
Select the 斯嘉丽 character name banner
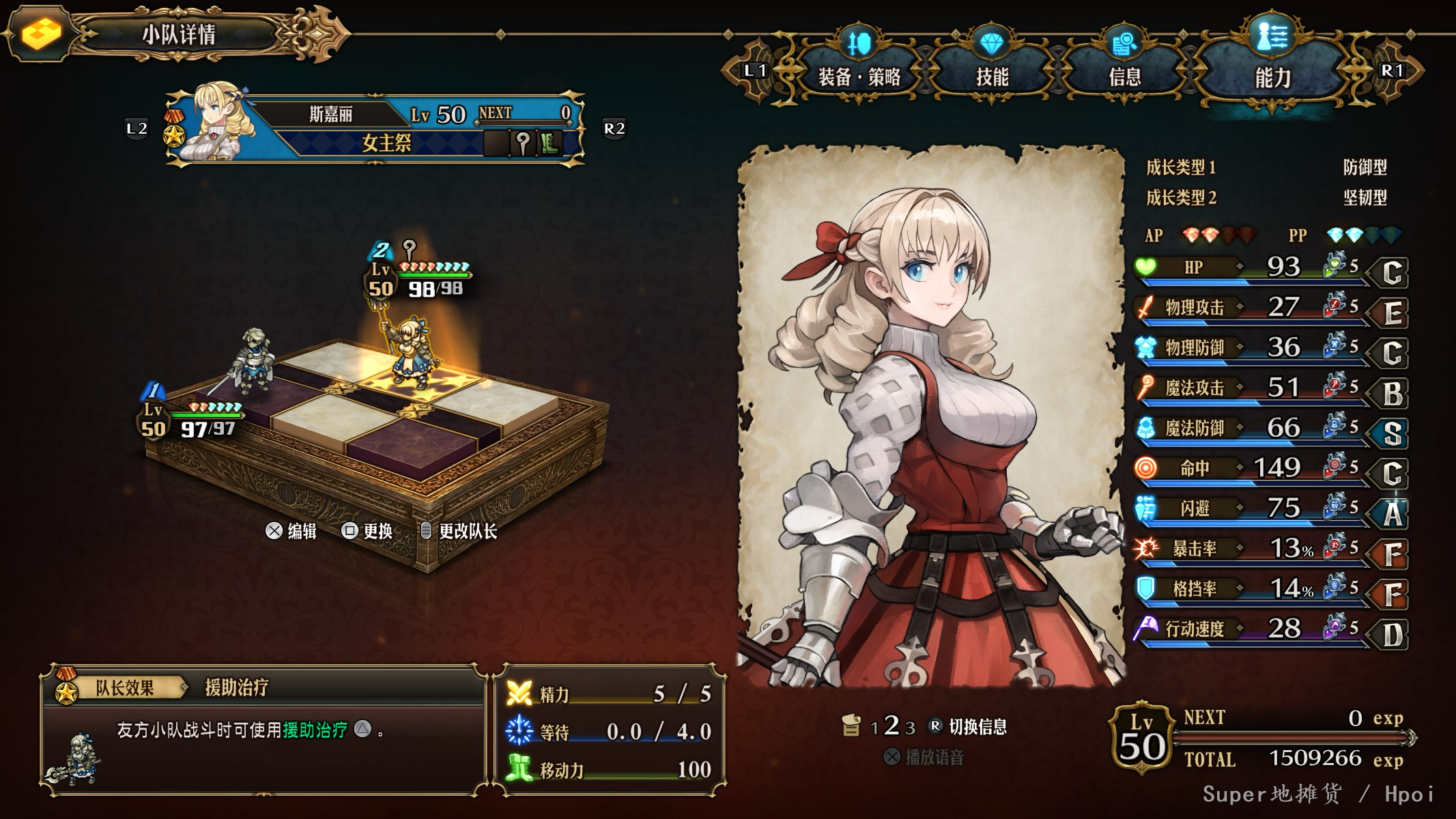click(x=330, y=114)
